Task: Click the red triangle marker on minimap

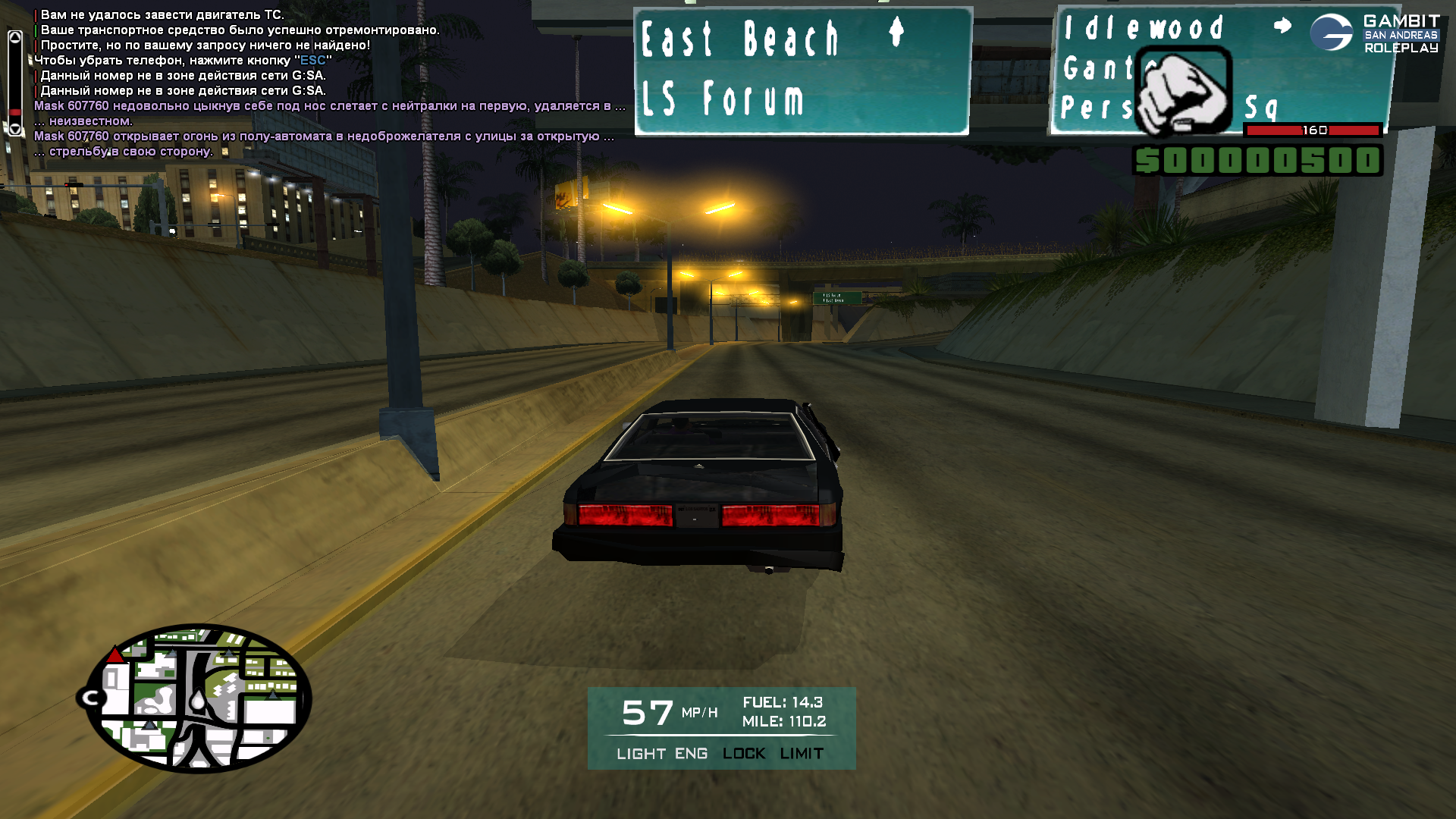Action: point(115,655)
